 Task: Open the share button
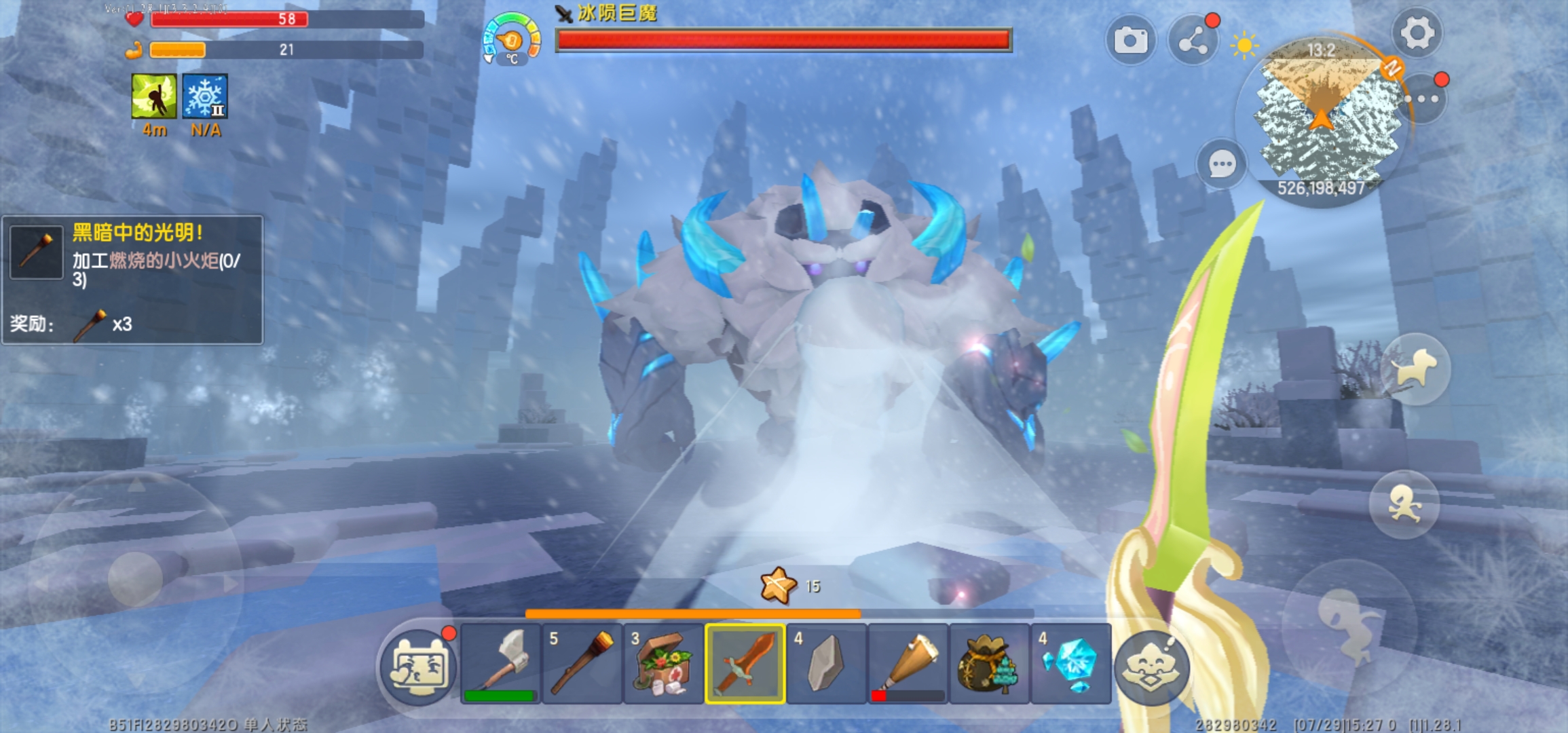pyautogui.click(x=1193, y=42)
